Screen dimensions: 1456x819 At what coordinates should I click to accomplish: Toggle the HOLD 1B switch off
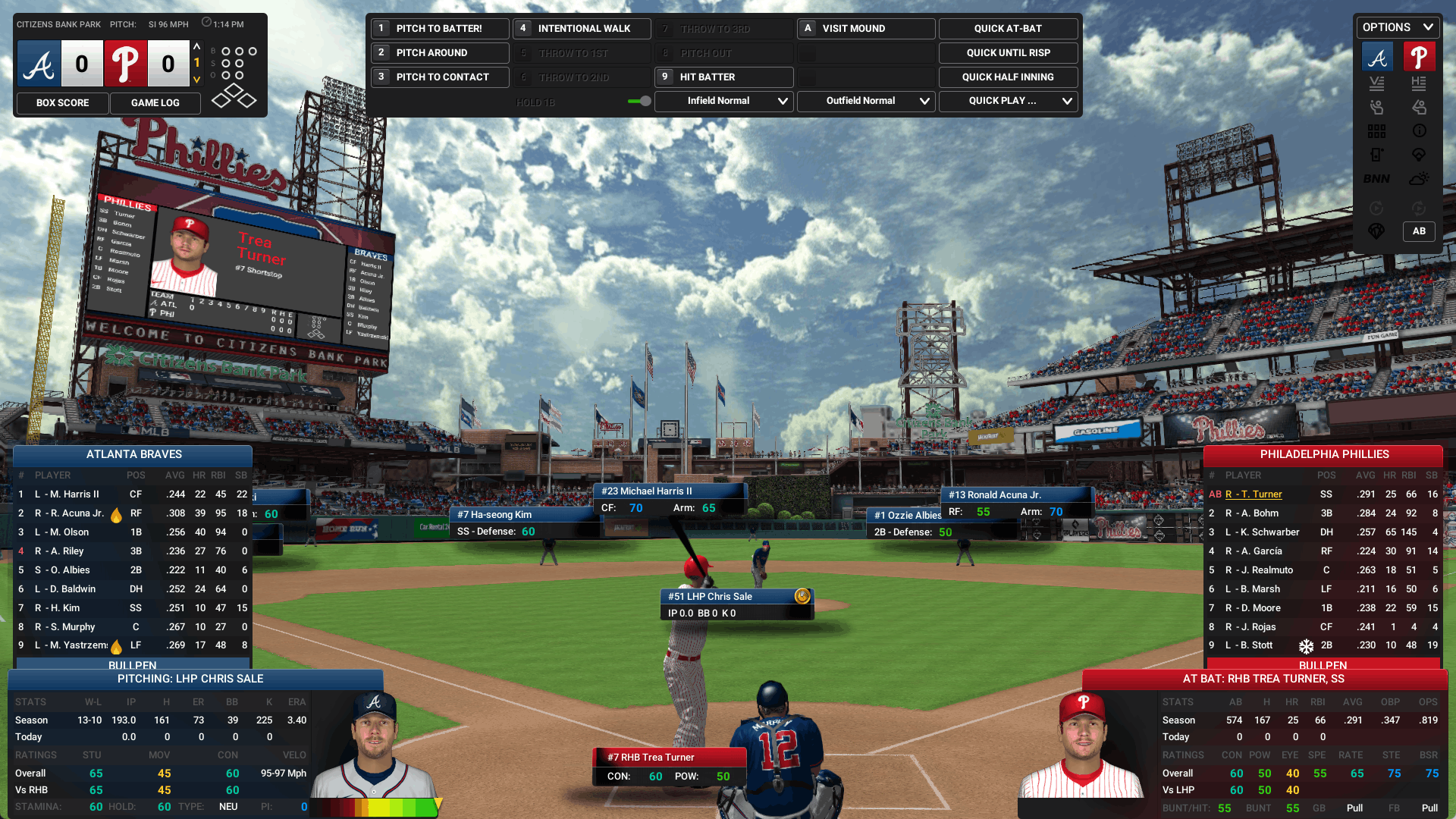pyautogui.click(x=639, y=101)
